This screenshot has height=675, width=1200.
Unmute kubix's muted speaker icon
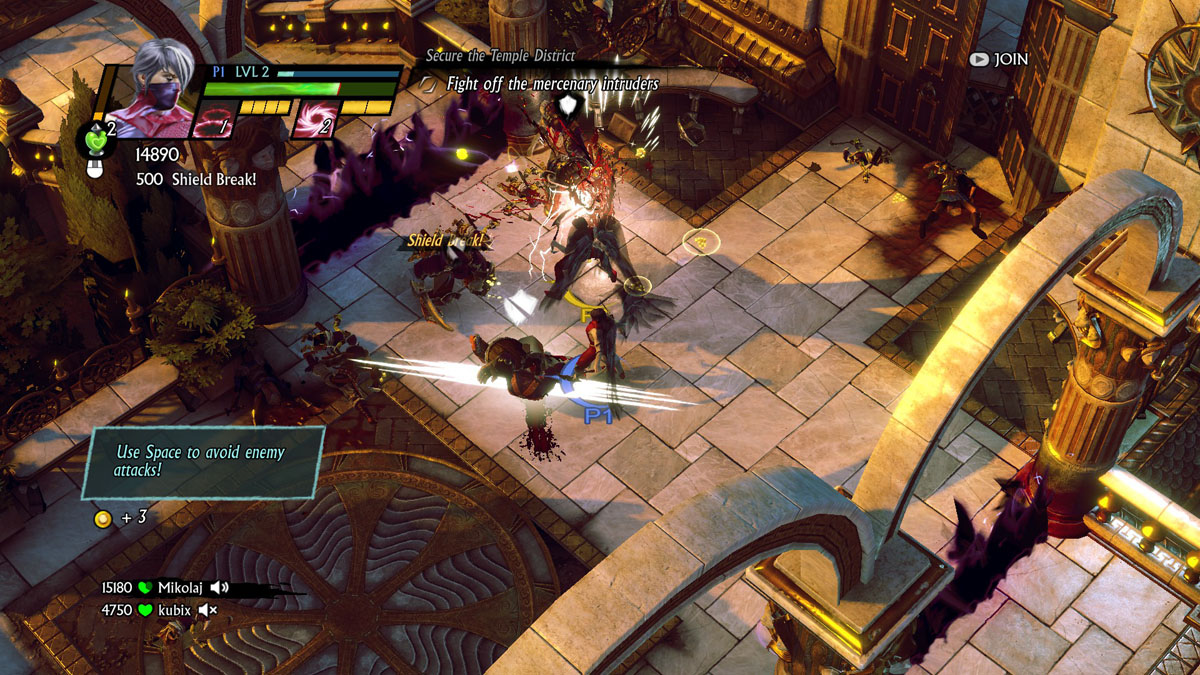click(x=208, y=610)
